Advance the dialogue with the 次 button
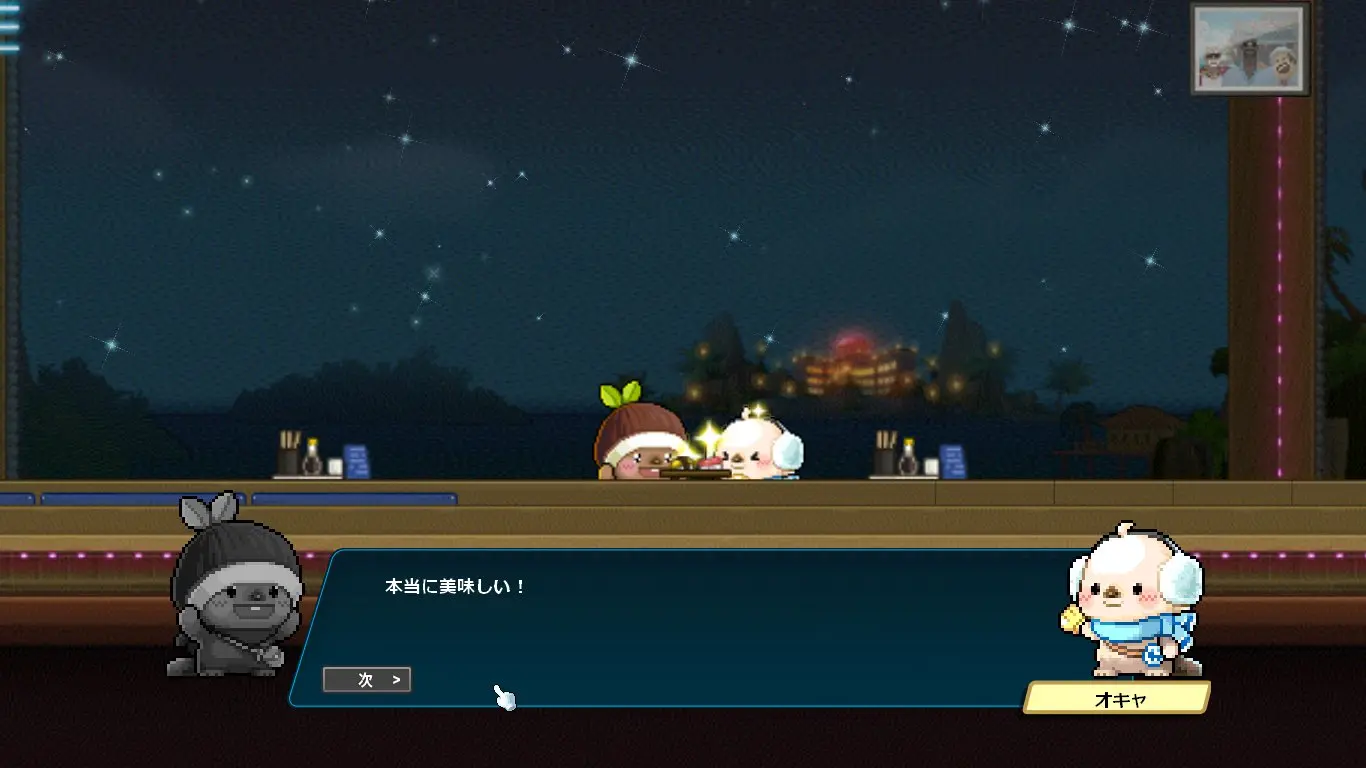The image size is (1366, 768). (x=367, y=680)
